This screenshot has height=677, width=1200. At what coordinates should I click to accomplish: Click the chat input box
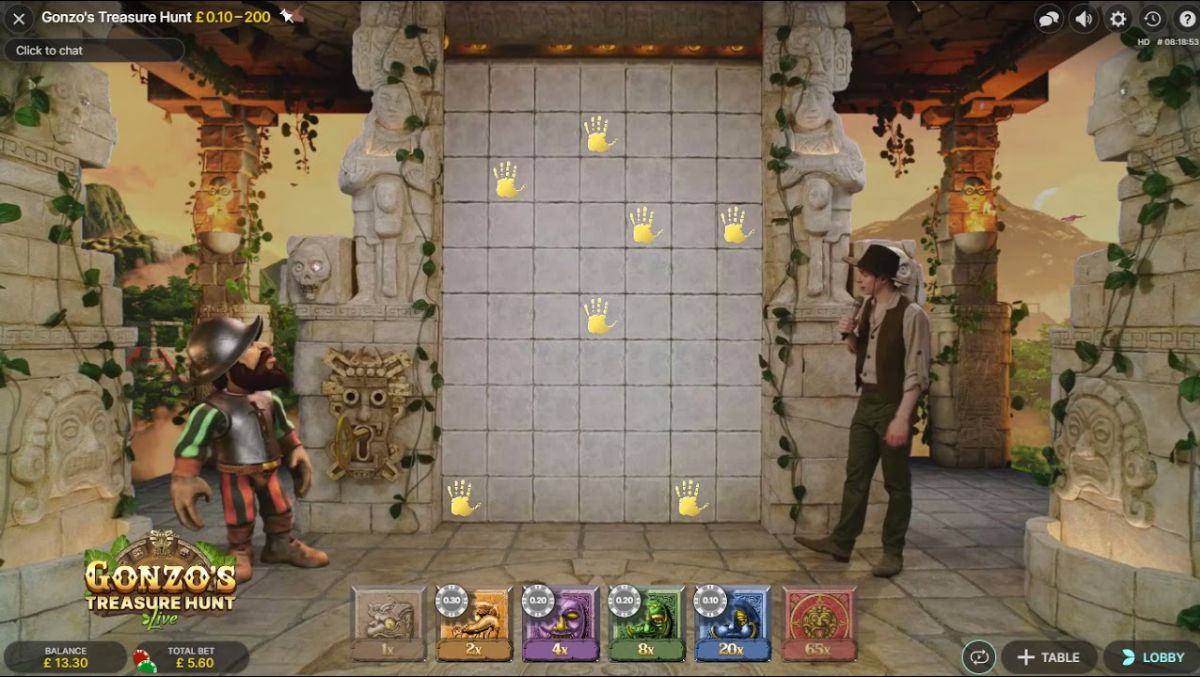[94, 50]
